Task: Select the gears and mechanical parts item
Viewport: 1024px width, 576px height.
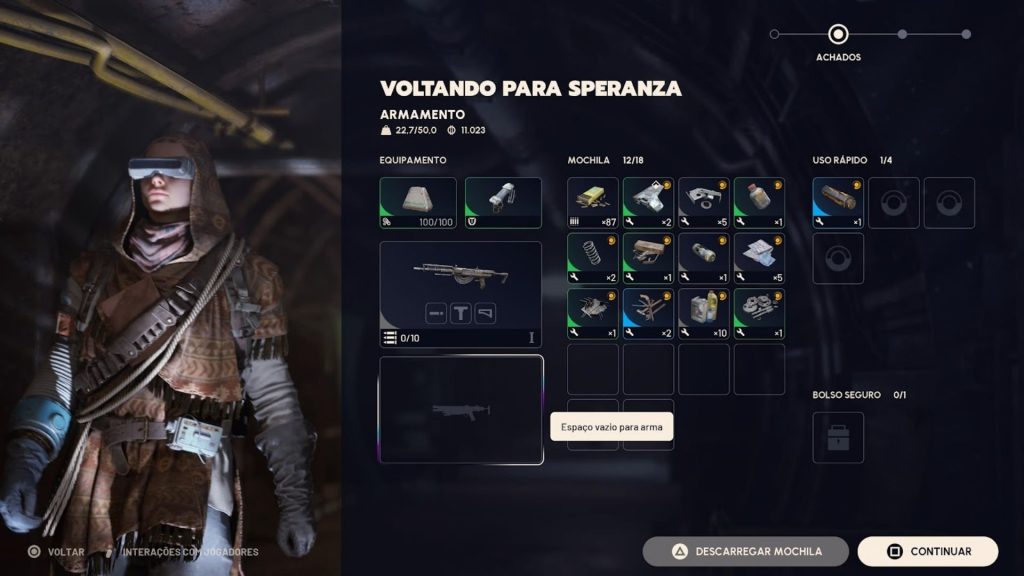Action: 759,314
